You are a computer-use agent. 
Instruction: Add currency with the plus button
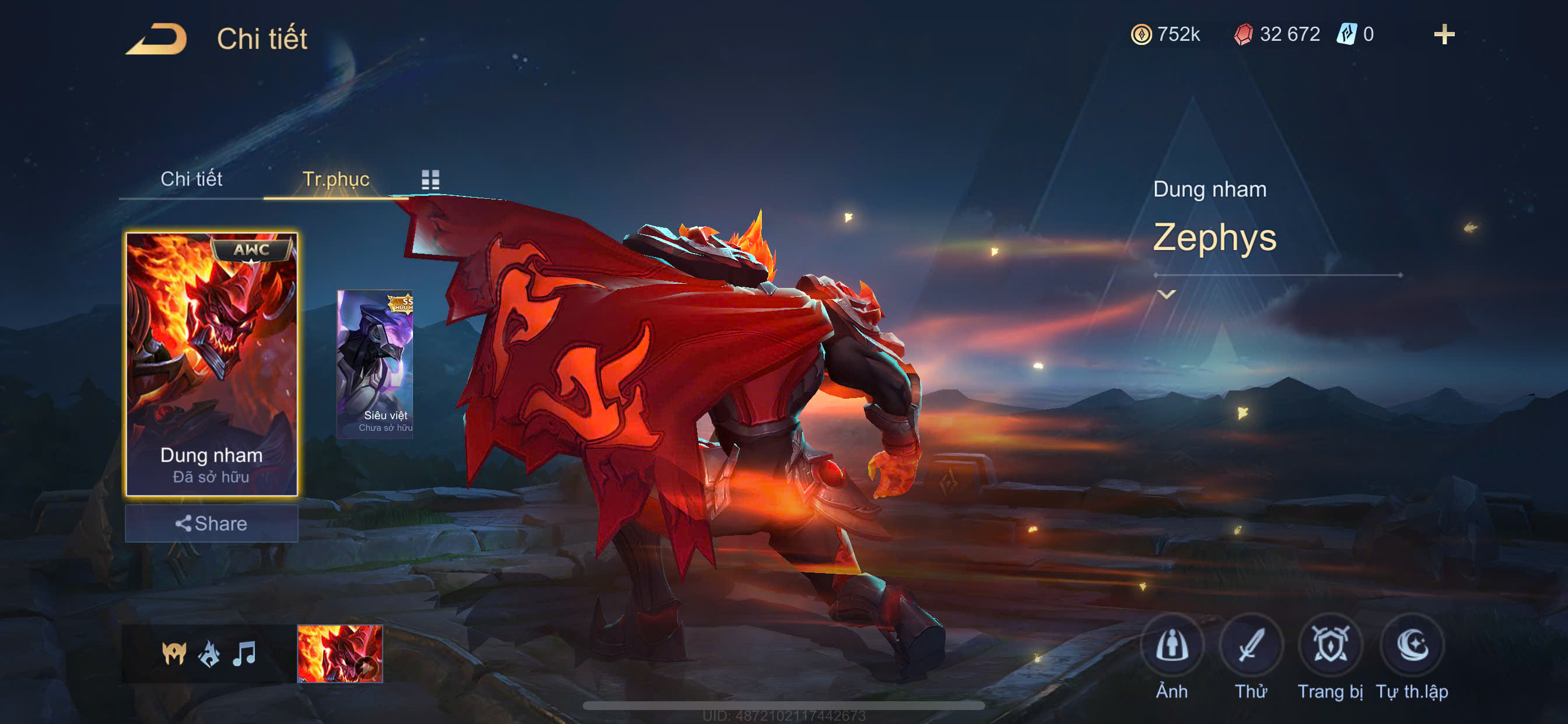(x=1444, y=34)
